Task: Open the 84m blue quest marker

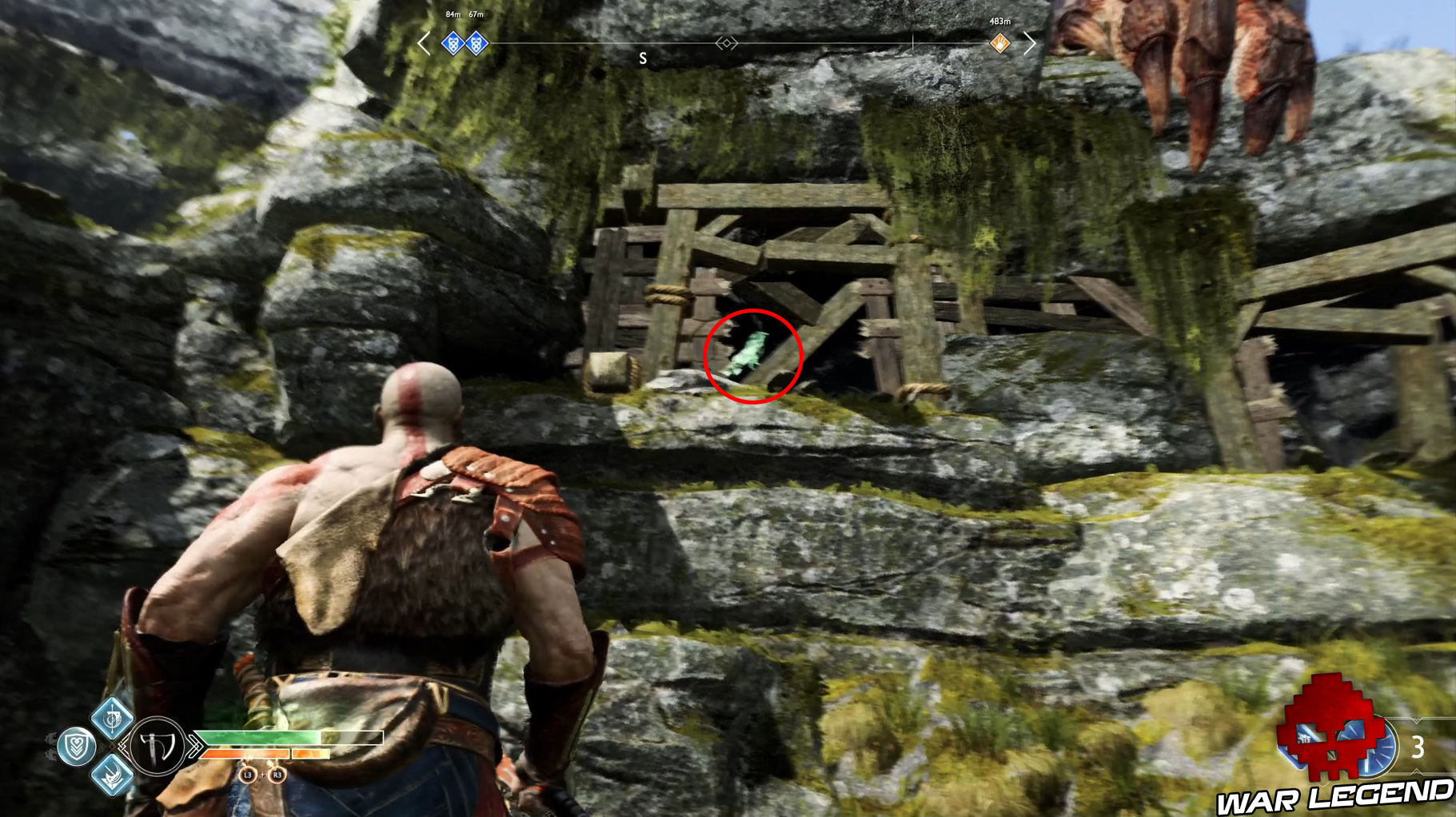Action: pyautogui.click(x=453, y=45)
